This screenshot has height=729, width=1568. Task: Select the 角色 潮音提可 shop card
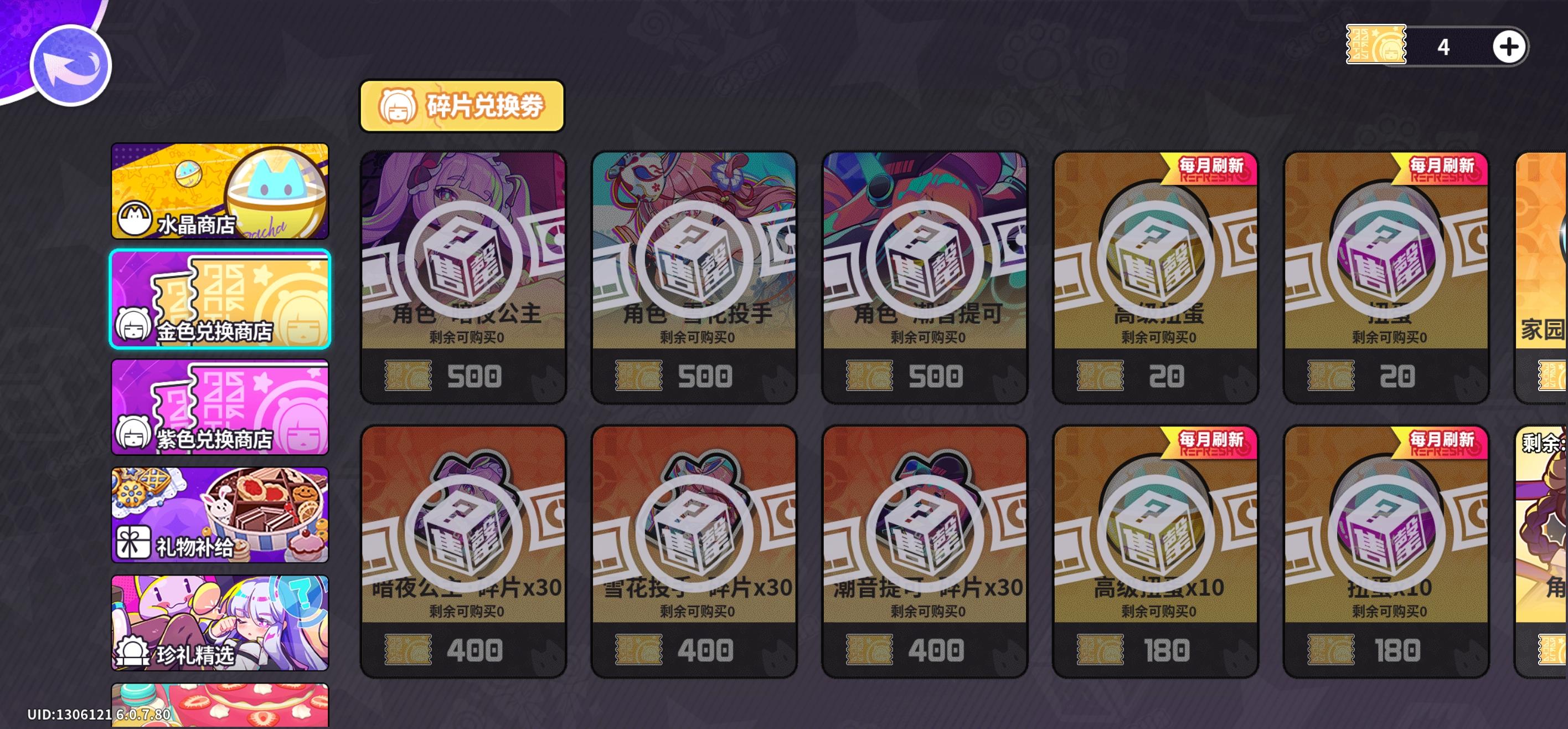click(x=924, y=274)
